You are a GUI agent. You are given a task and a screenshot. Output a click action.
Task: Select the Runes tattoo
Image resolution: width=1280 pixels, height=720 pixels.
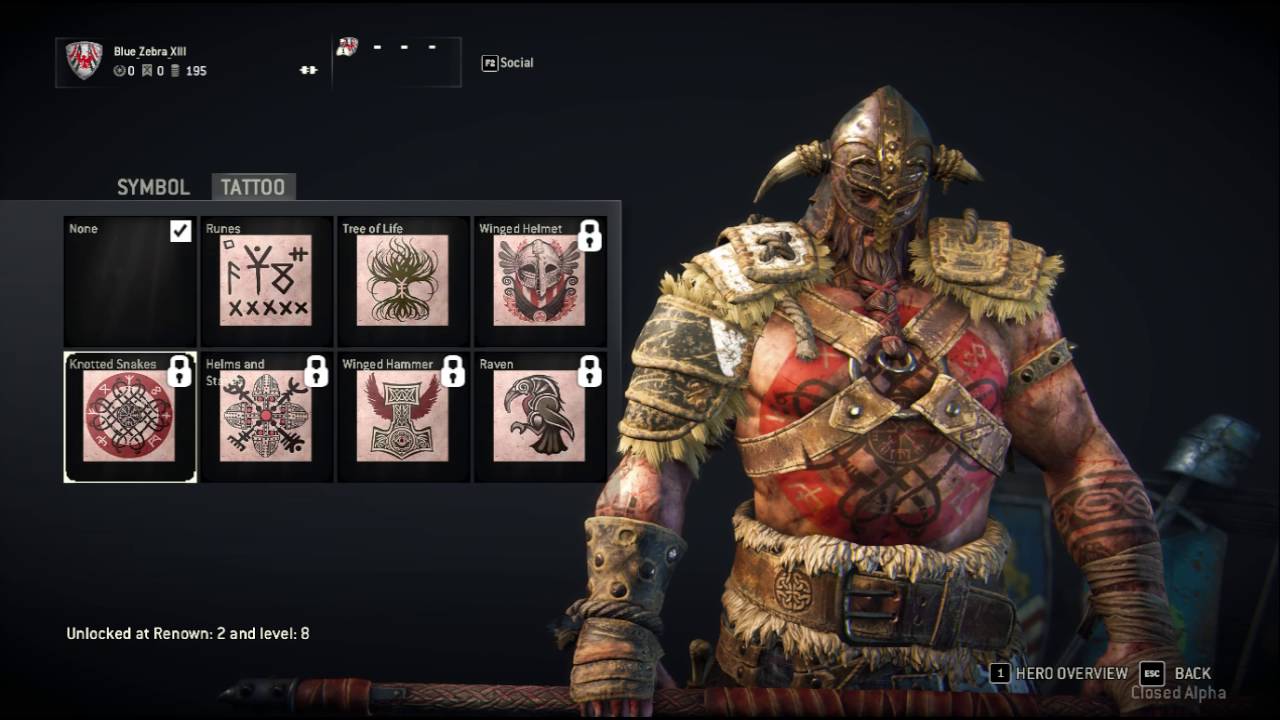coord(265,281)
